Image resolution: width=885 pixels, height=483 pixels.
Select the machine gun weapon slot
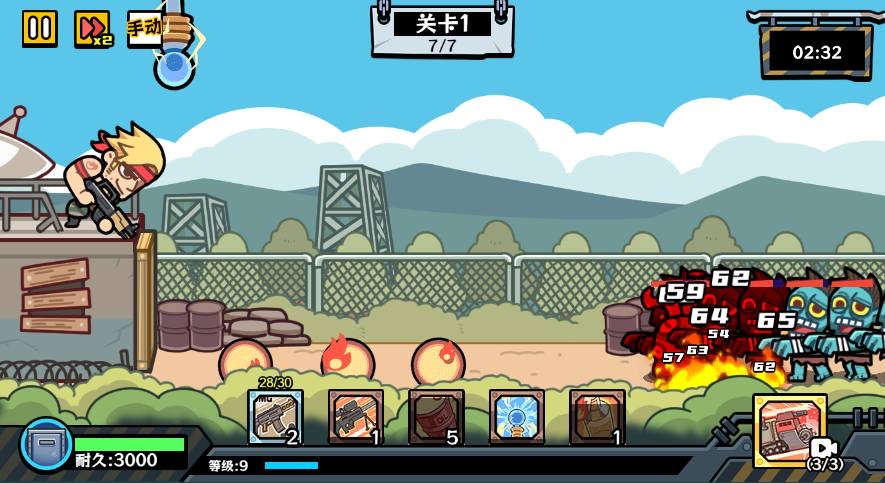275,417
